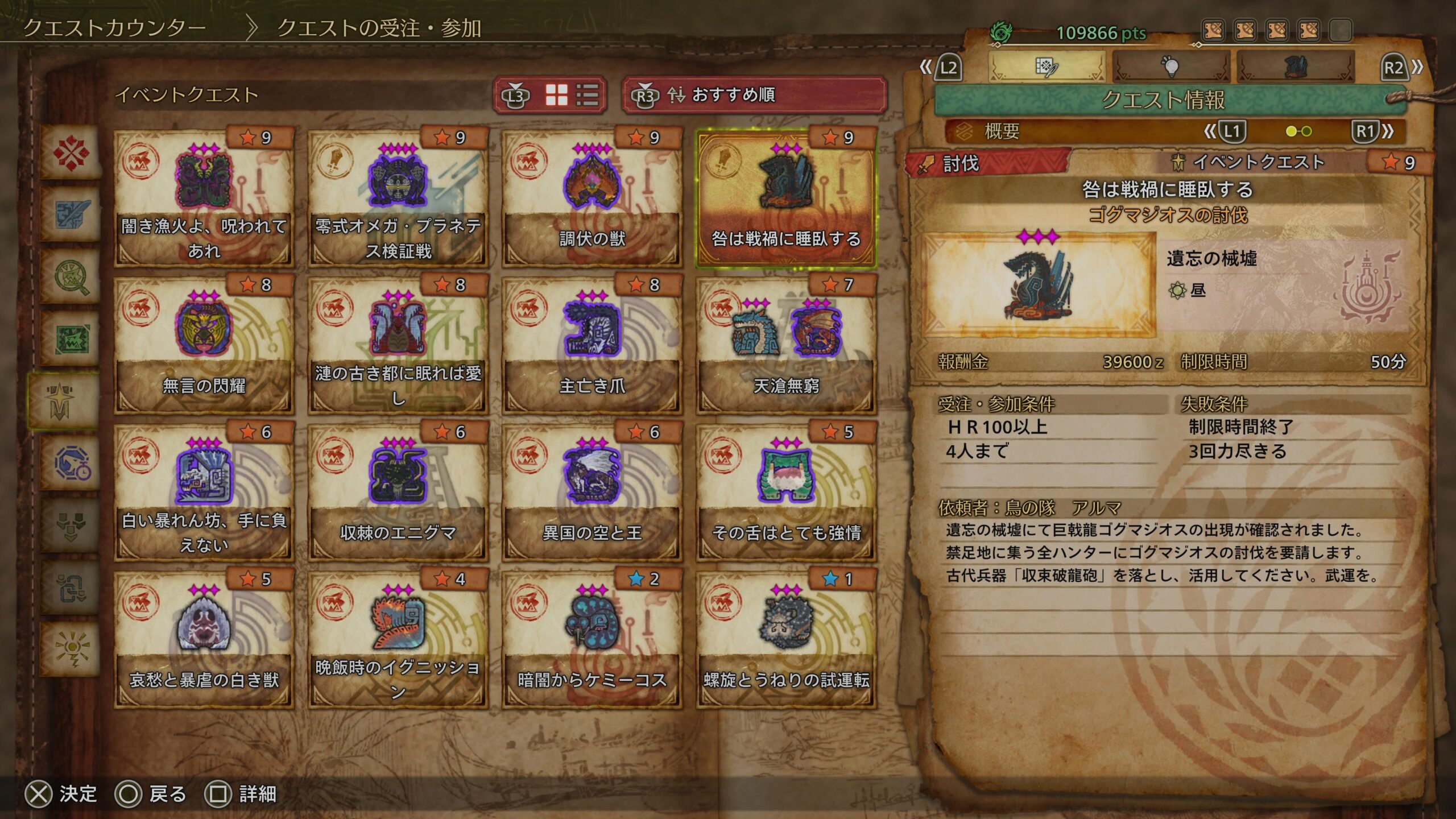Viewport: 1456px width, 819px height.
Task: Select the 漣の古き都に眠れば愛し quest
Action: (x=398, y=345)
